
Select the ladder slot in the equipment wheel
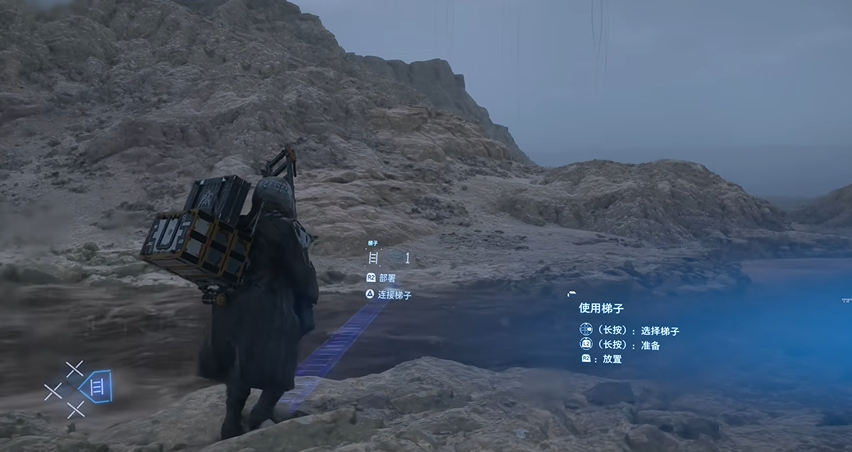[99, 386]
